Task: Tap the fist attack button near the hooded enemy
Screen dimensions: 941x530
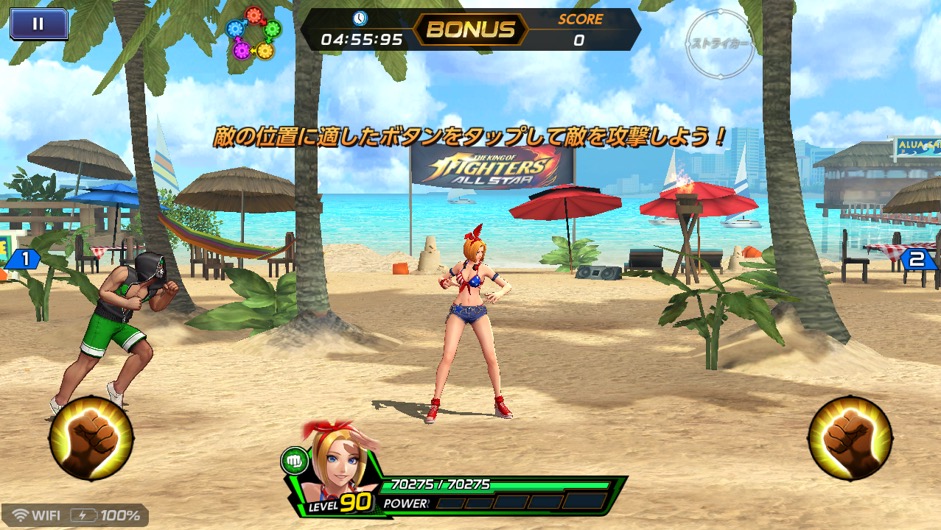Action: (91, 439)
